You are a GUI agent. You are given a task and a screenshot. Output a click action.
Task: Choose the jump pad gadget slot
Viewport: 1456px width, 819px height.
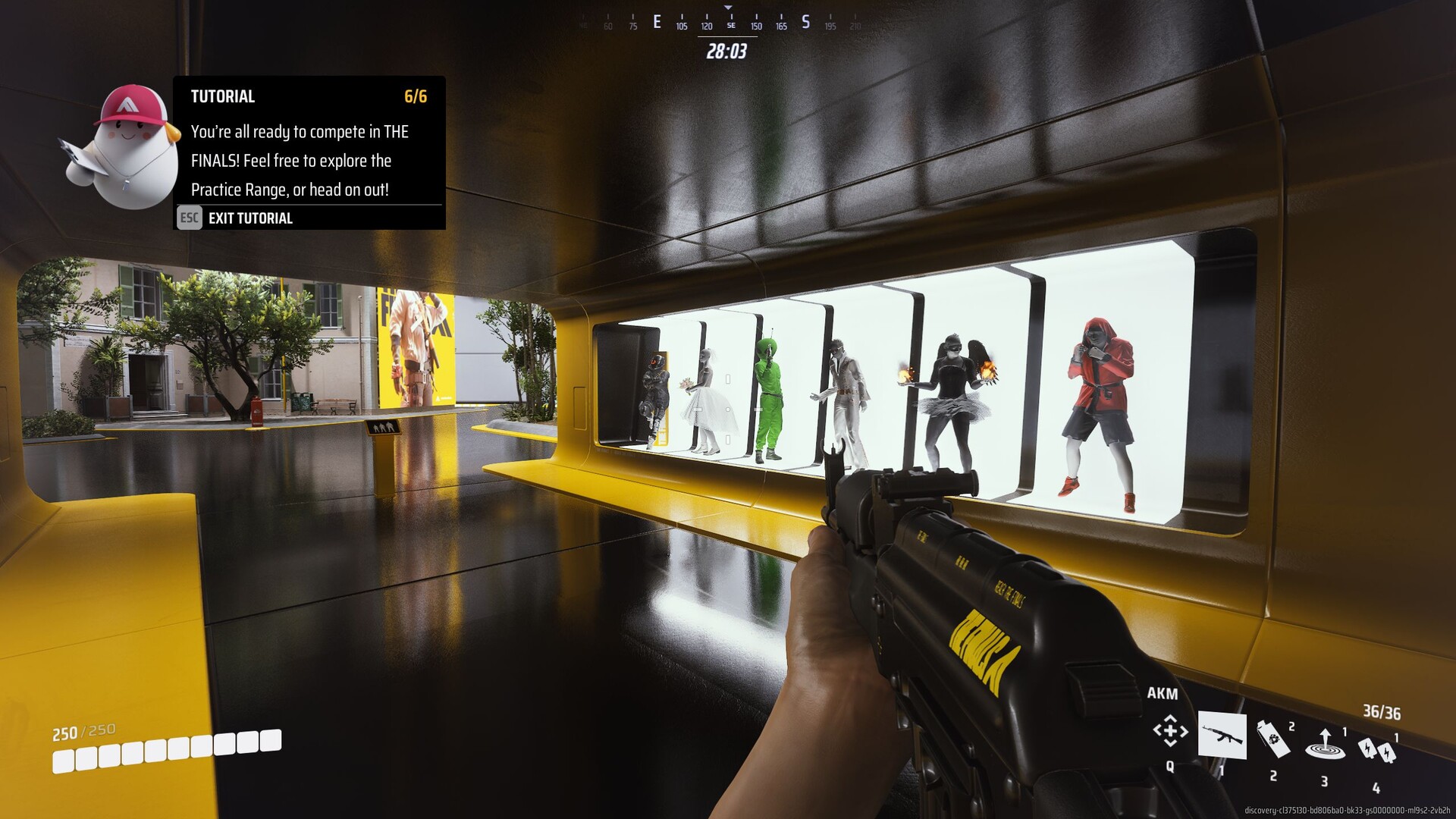coord(1324,743)
